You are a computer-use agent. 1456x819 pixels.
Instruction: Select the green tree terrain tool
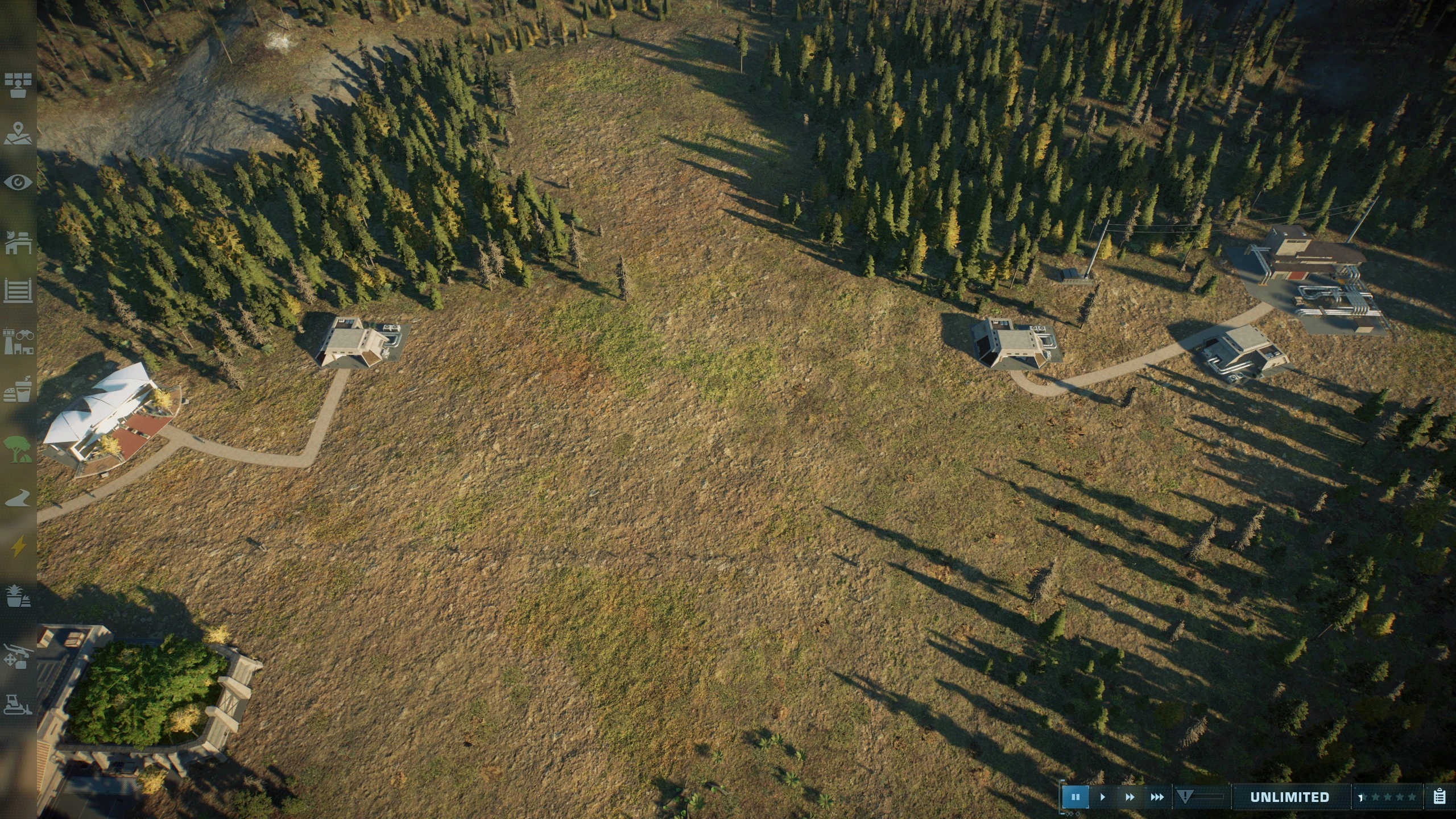[x=18, y=449]
